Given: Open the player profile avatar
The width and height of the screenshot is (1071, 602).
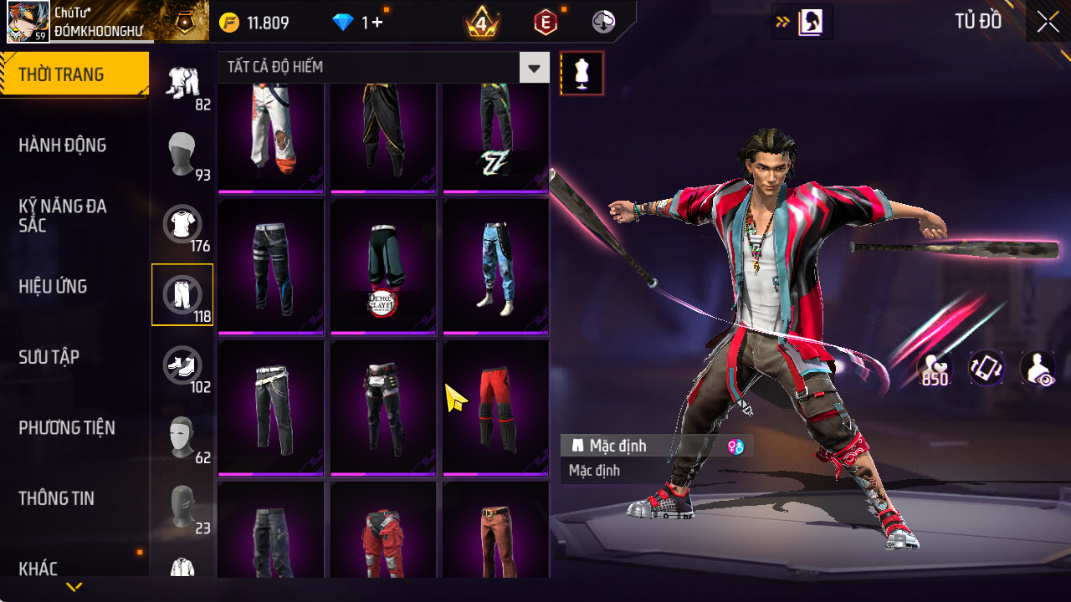Looking at the screenshot, I should 27,21.
